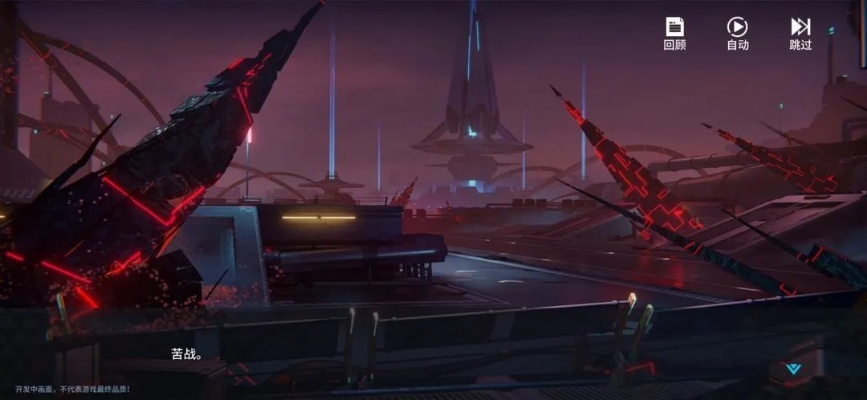Toggle 自动 auto-play mode
This screenshot has width=867, height=400.
coord(737,33)
